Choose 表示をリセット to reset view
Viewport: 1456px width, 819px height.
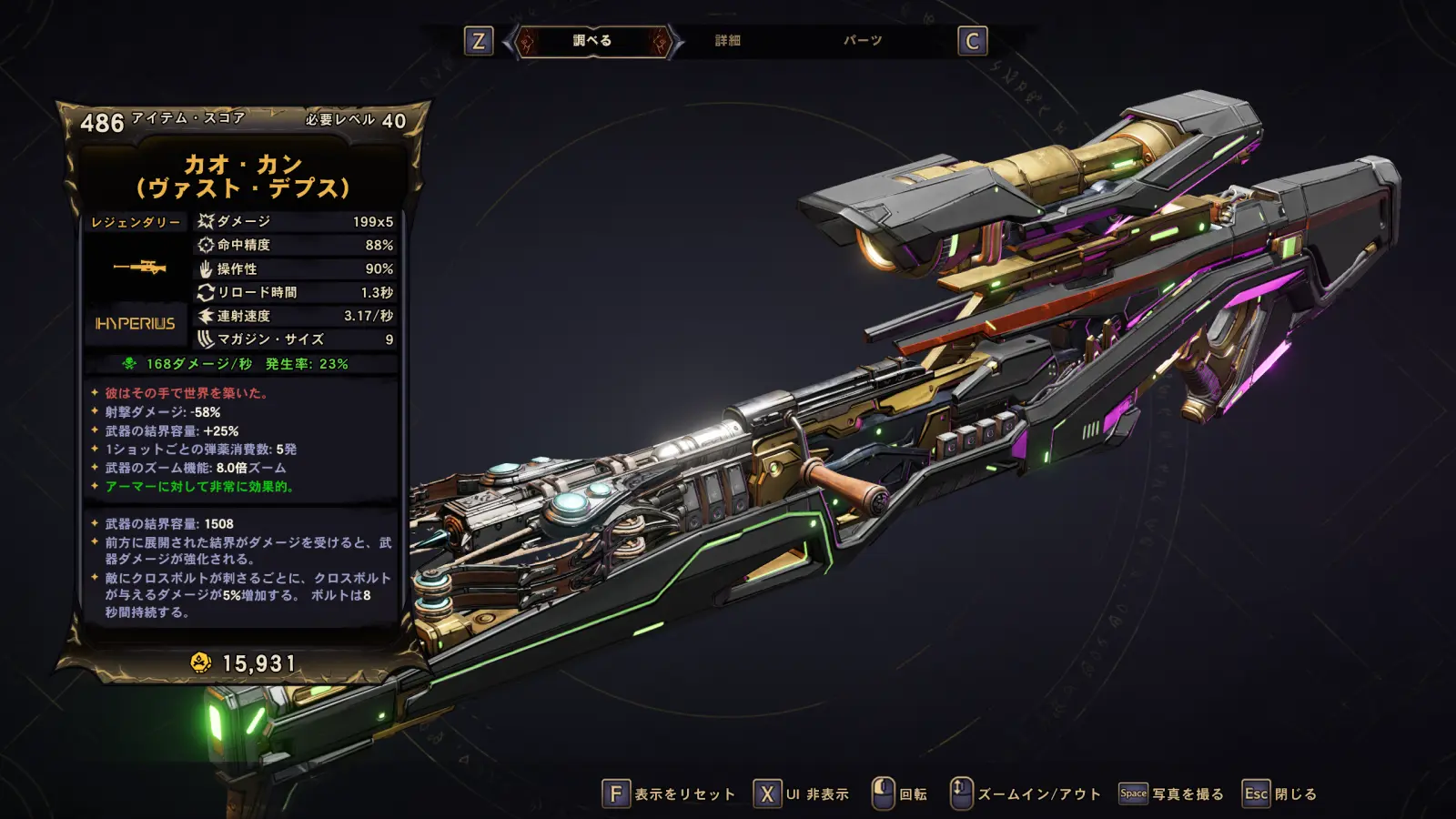click(x=669, y=794)
